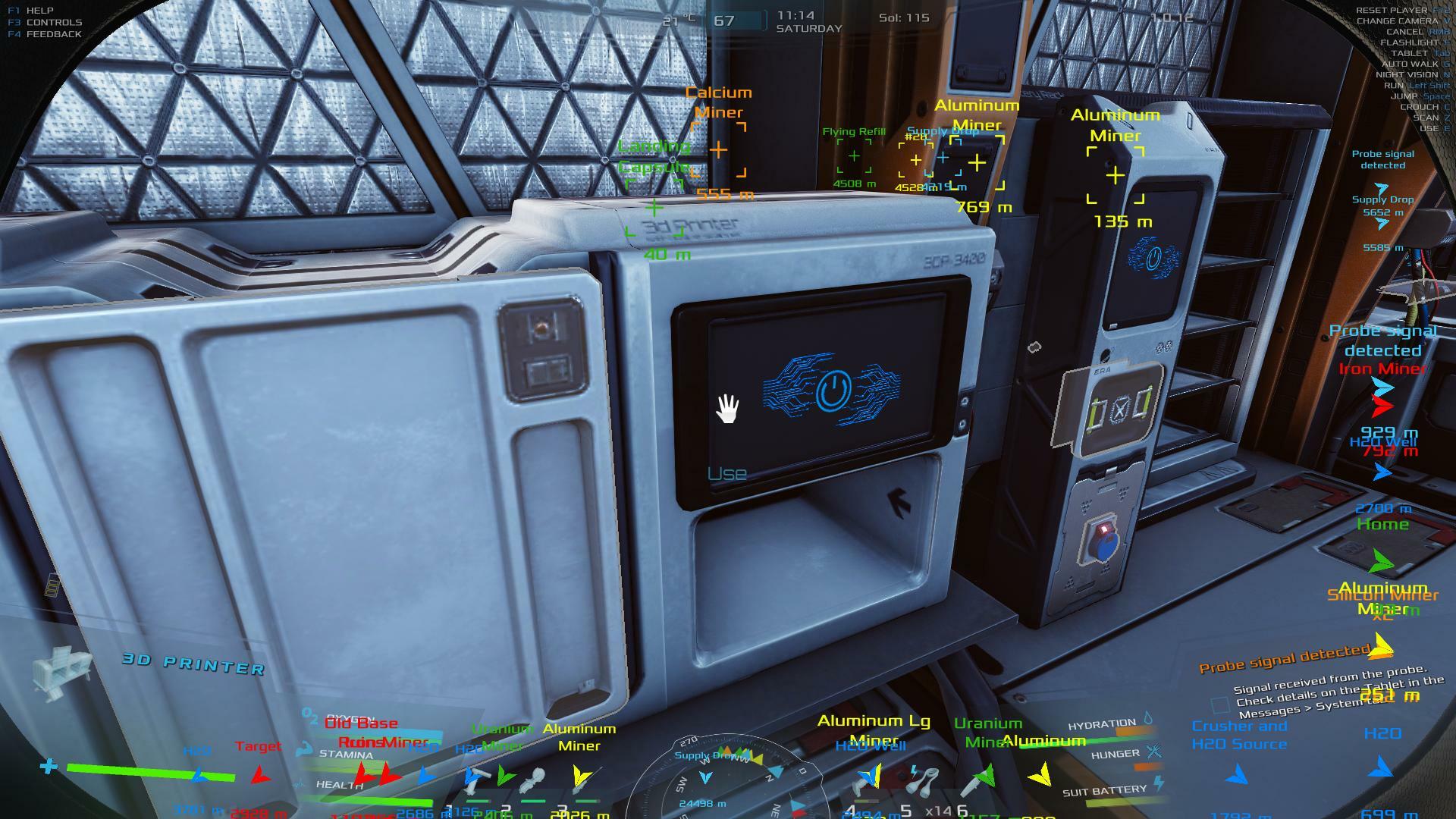Select the cable connector item in hotbar slot 5

coord(922,781)
